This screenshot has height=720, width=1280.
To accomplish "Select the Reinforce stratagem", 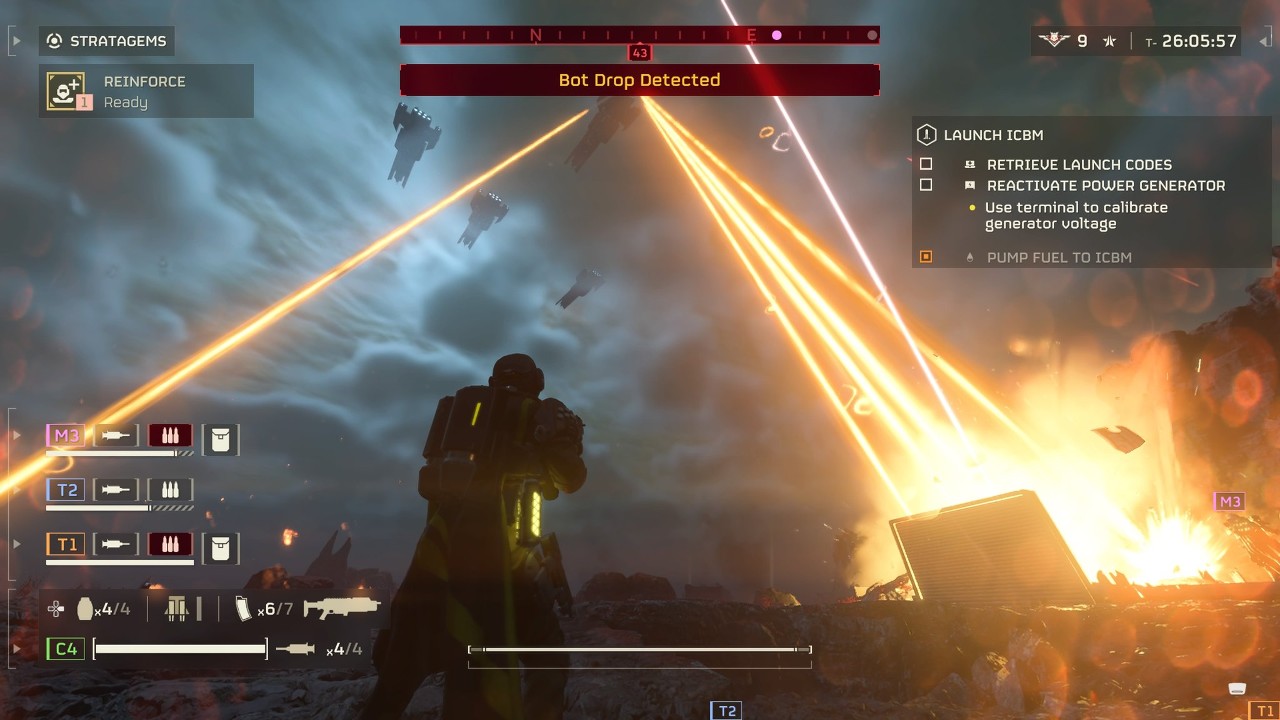I will [x=145, y=91].
